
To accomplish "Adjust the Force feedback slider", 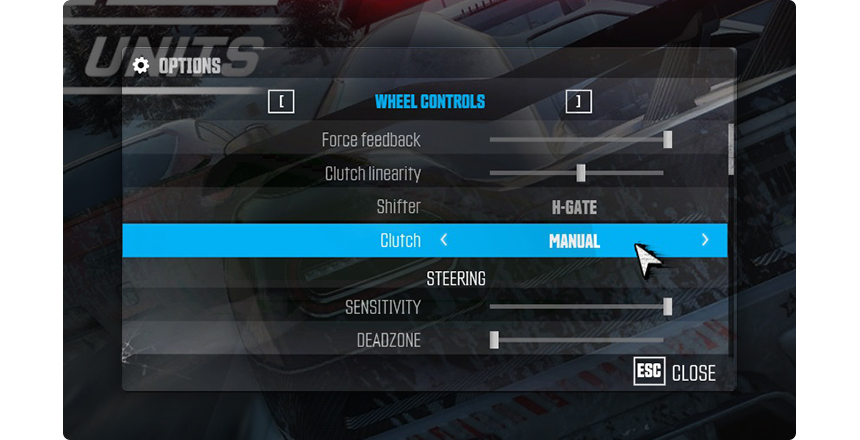I will click(667, 140).
